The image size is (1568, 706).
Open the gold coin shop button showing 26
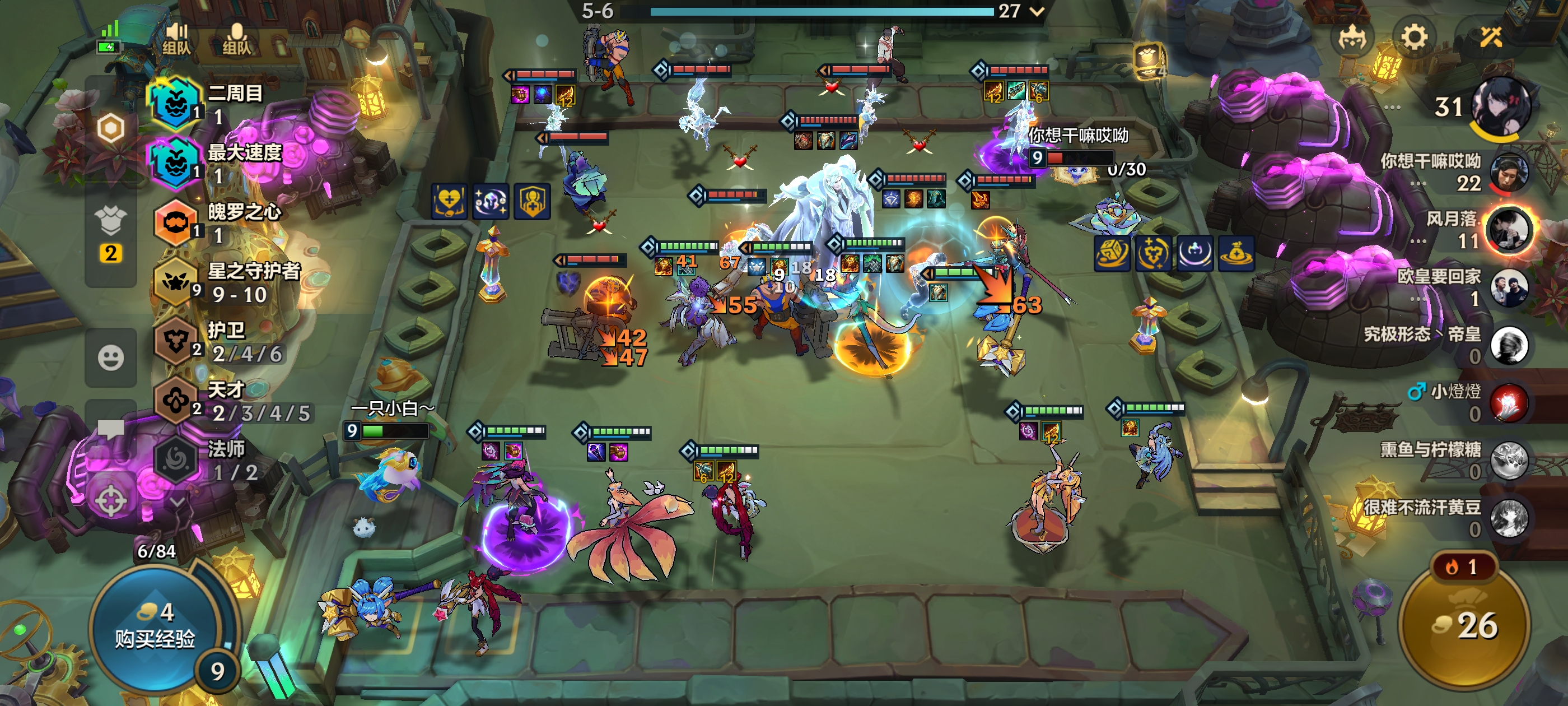[x=1464, y=625]
